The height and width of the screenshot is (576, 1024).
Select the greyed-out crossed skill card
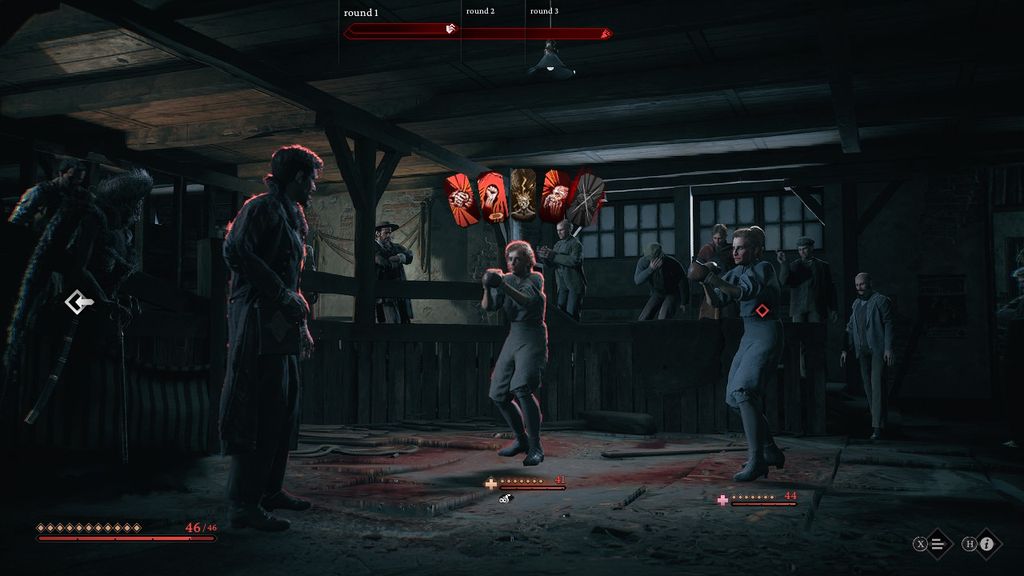(x=587, y=196)
